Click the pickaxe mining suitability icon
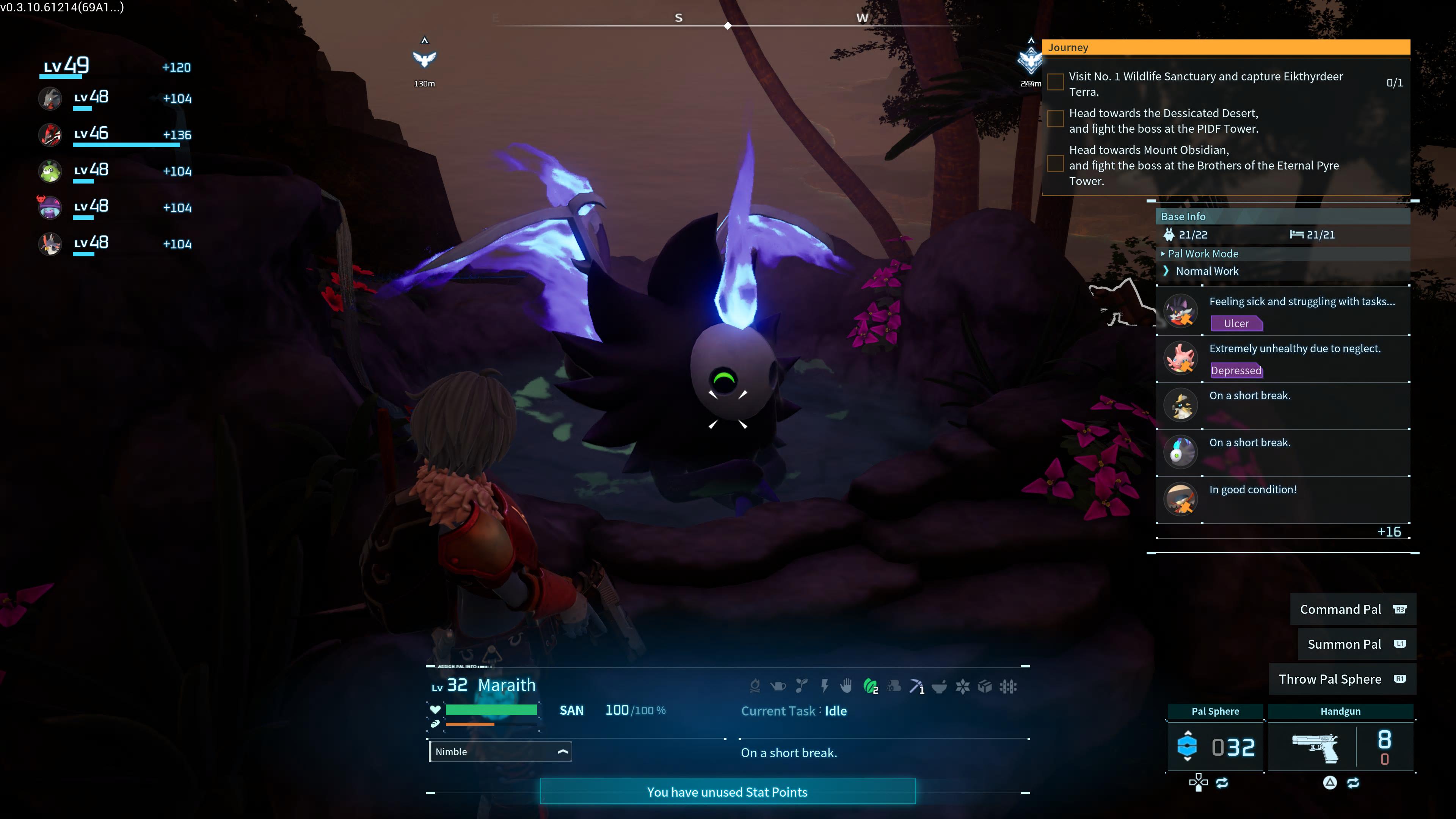Image resolution: width=1456 pixels, height=819 pixels. 916,686
